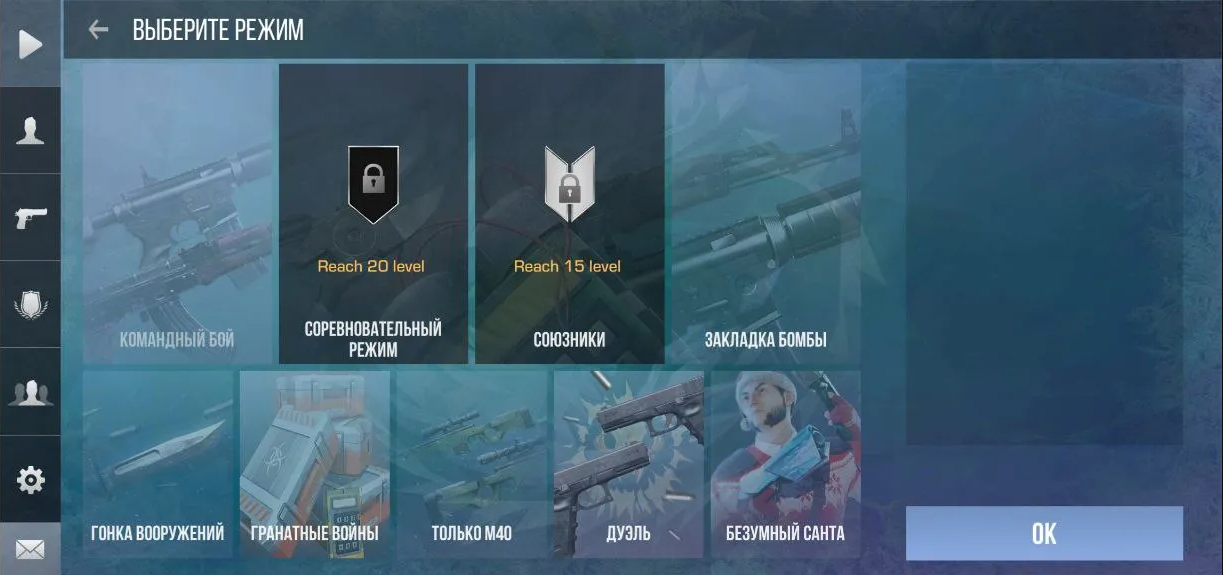Choose the Дуэль pistol mode
Screen dimensions: 1223x575
tap(629, 463)
